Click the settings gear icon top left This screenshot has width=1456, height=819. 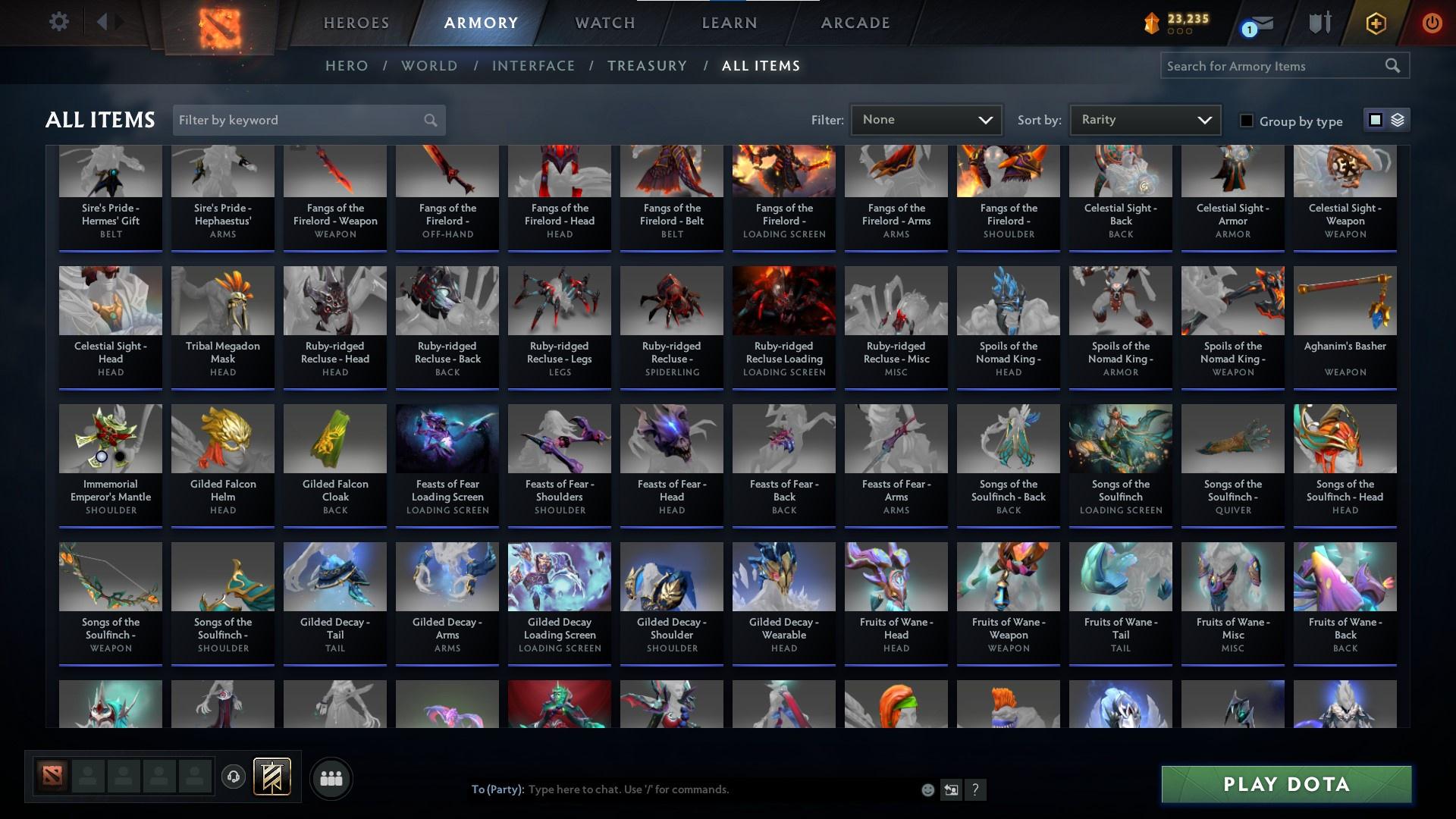(x=58, y=22)
